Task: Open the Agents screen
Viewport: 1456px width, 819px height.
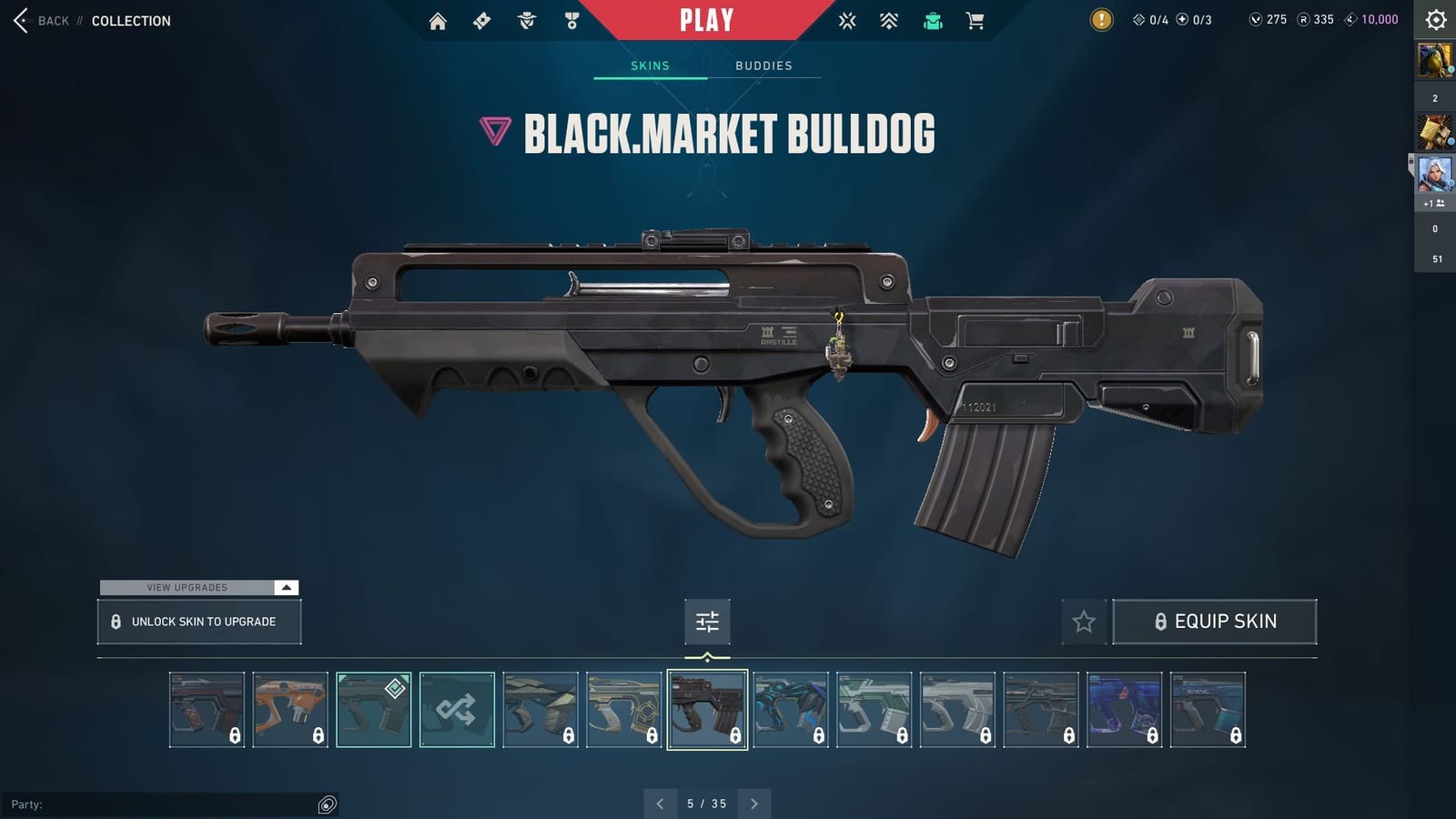Action: (524, 20)
